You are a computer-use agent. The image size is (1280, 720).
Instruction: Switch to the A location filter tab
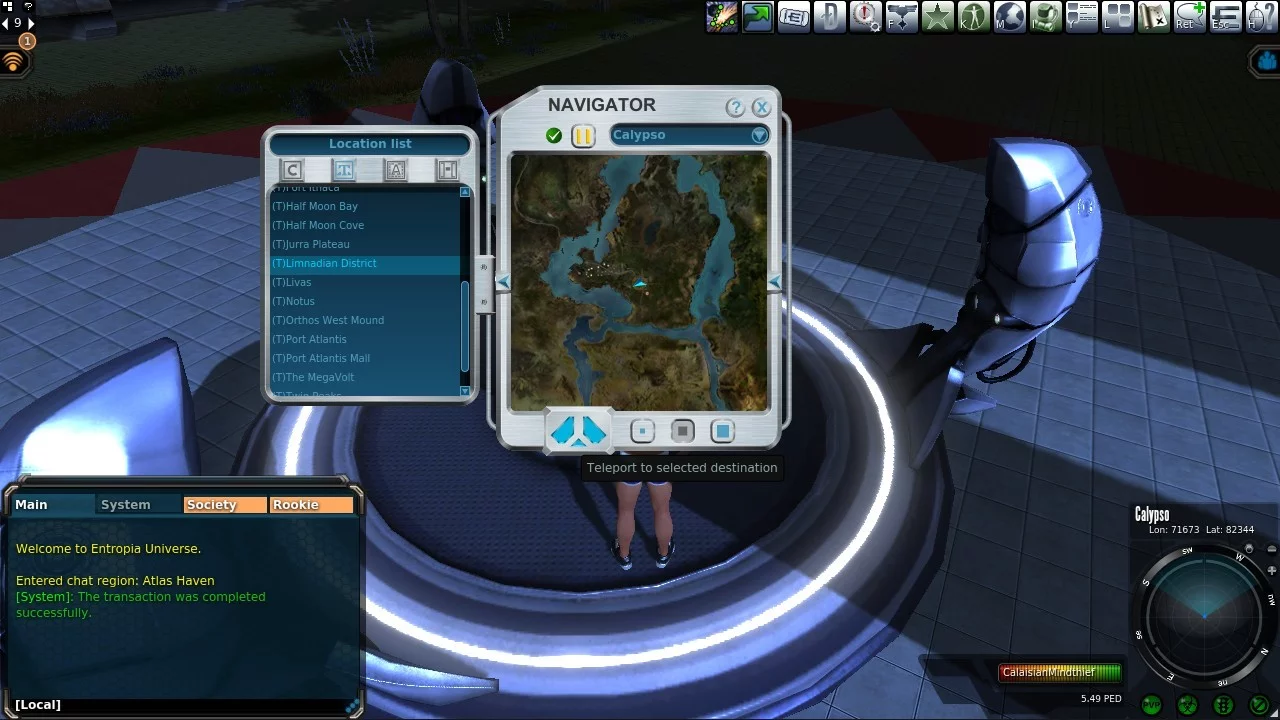[396, 170]
